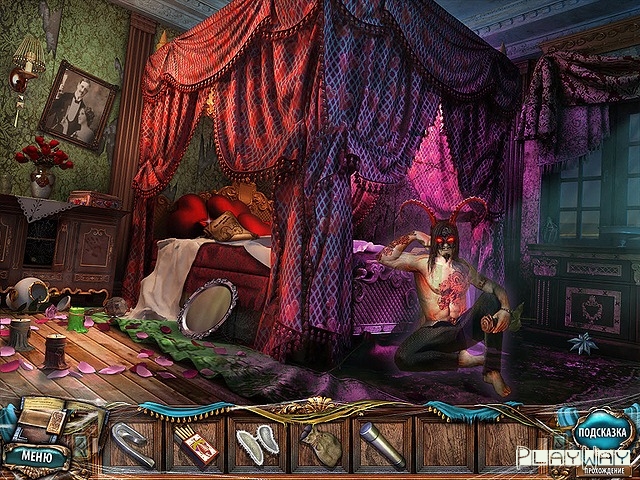Open the МЕНЮ menu button
640x480 pixels.
tap(37, 454)
